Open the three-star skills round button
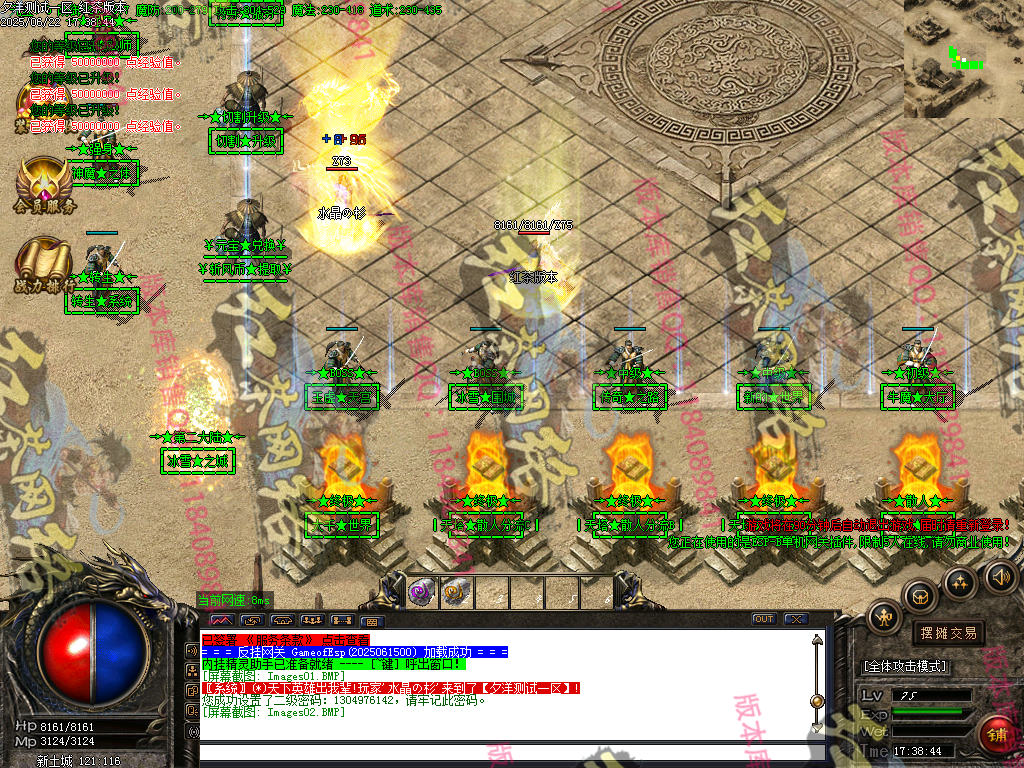Screen dimensions: 1024x768 coord(960,582)
